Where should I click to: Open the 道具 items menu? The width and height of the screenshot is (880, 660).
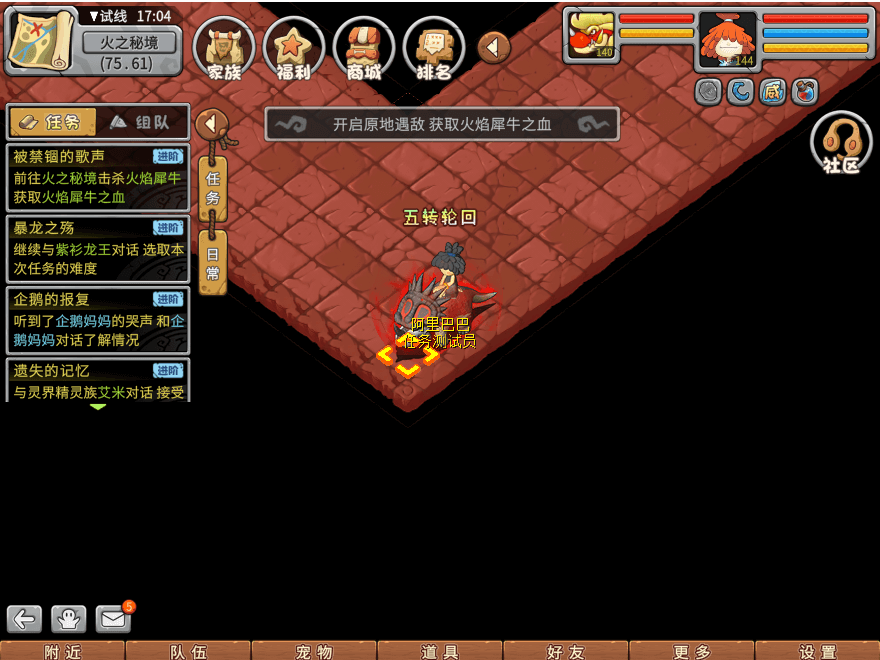440,651
